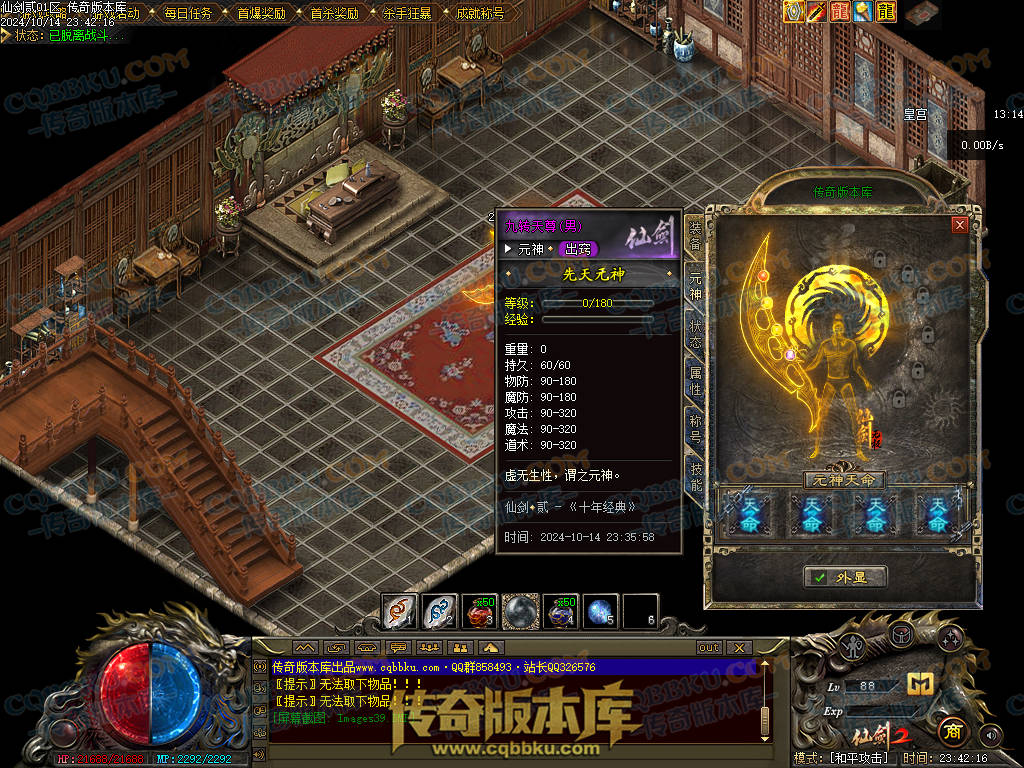Use the red potion x50 in hotbar slot 3

coord(480,611)
